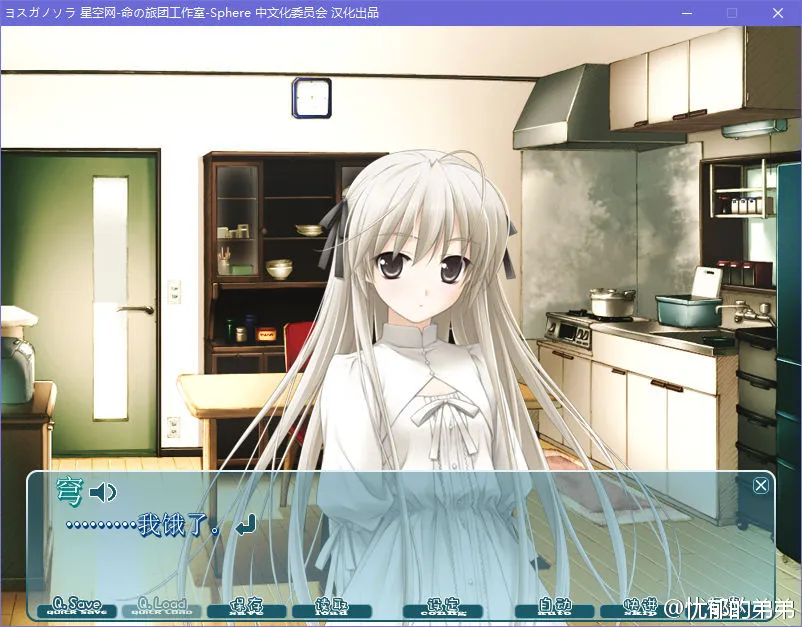Advance the dialogue text line
The image size is (802, 627).
click(x=400, y=540)
